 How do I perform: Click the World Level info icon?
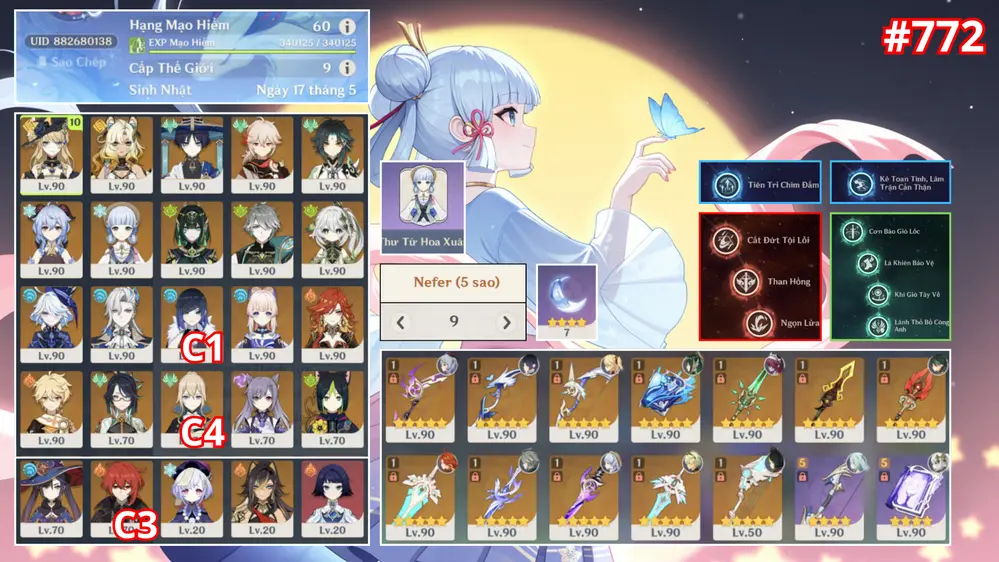(347, 68)
